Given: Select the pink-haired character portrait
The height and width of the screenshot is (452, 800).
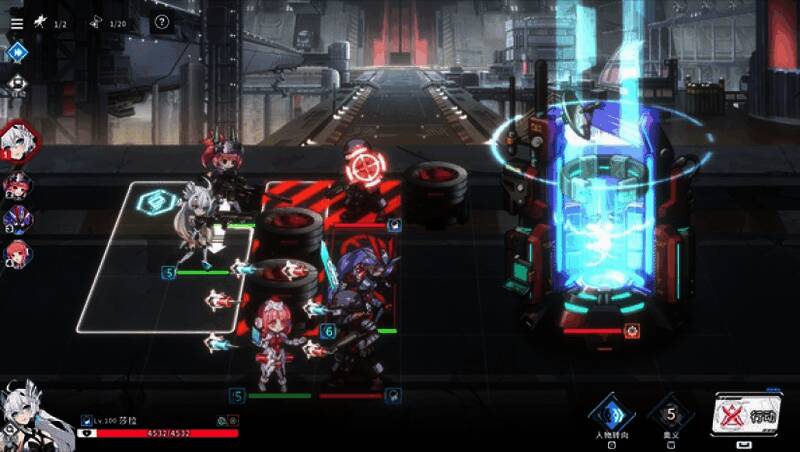Looking at the screenshot, I should 17,254.
